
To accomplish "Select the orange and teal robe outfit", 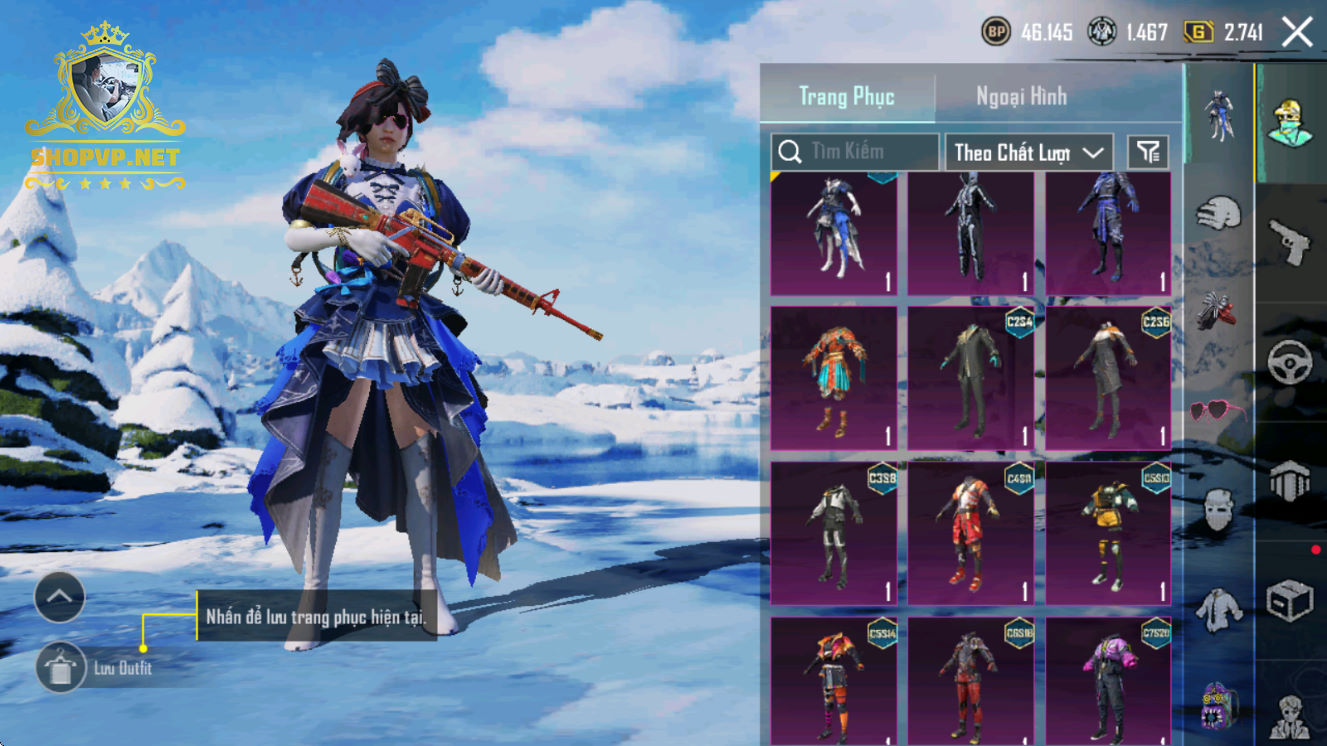I will click(834, 378).
